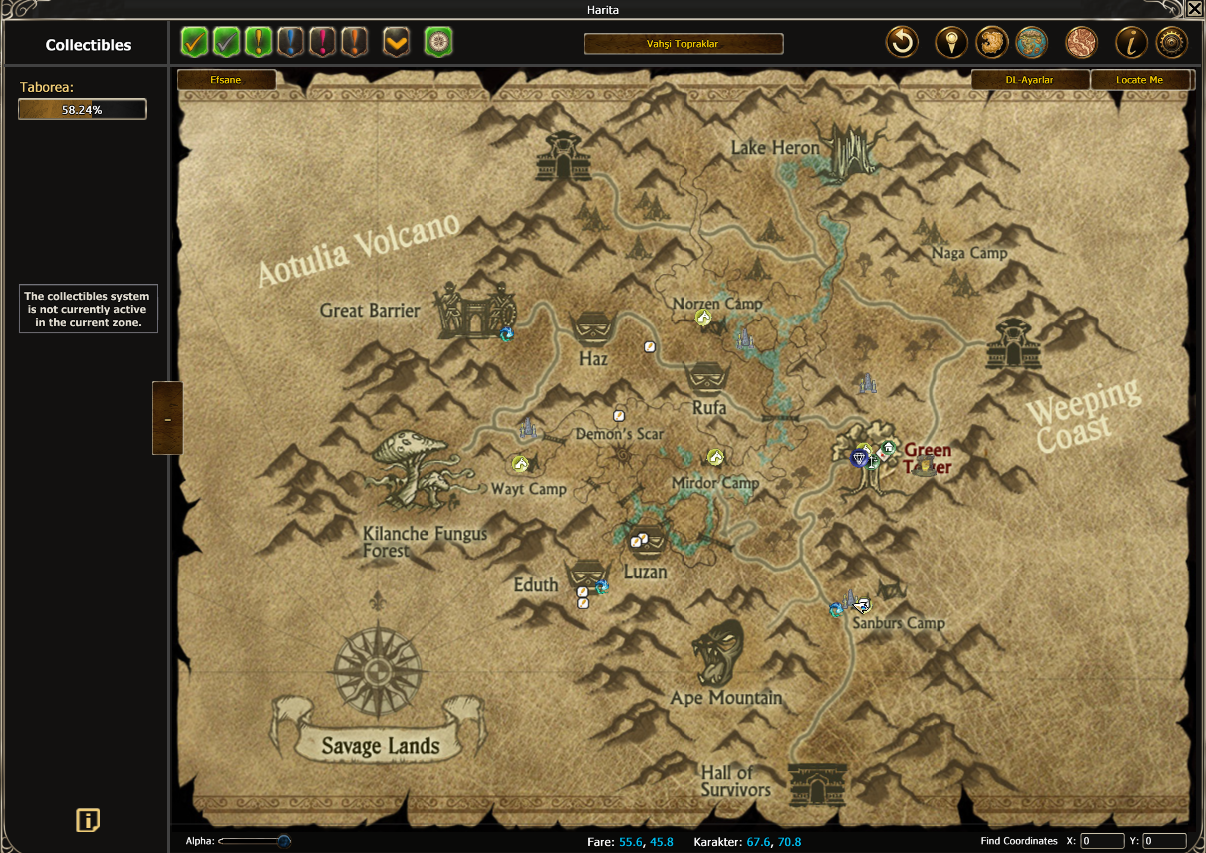The width and height of the screenshot is (1206, 853).
Task: Click the X coordinate input field
Action: (x=1102, y=841)
